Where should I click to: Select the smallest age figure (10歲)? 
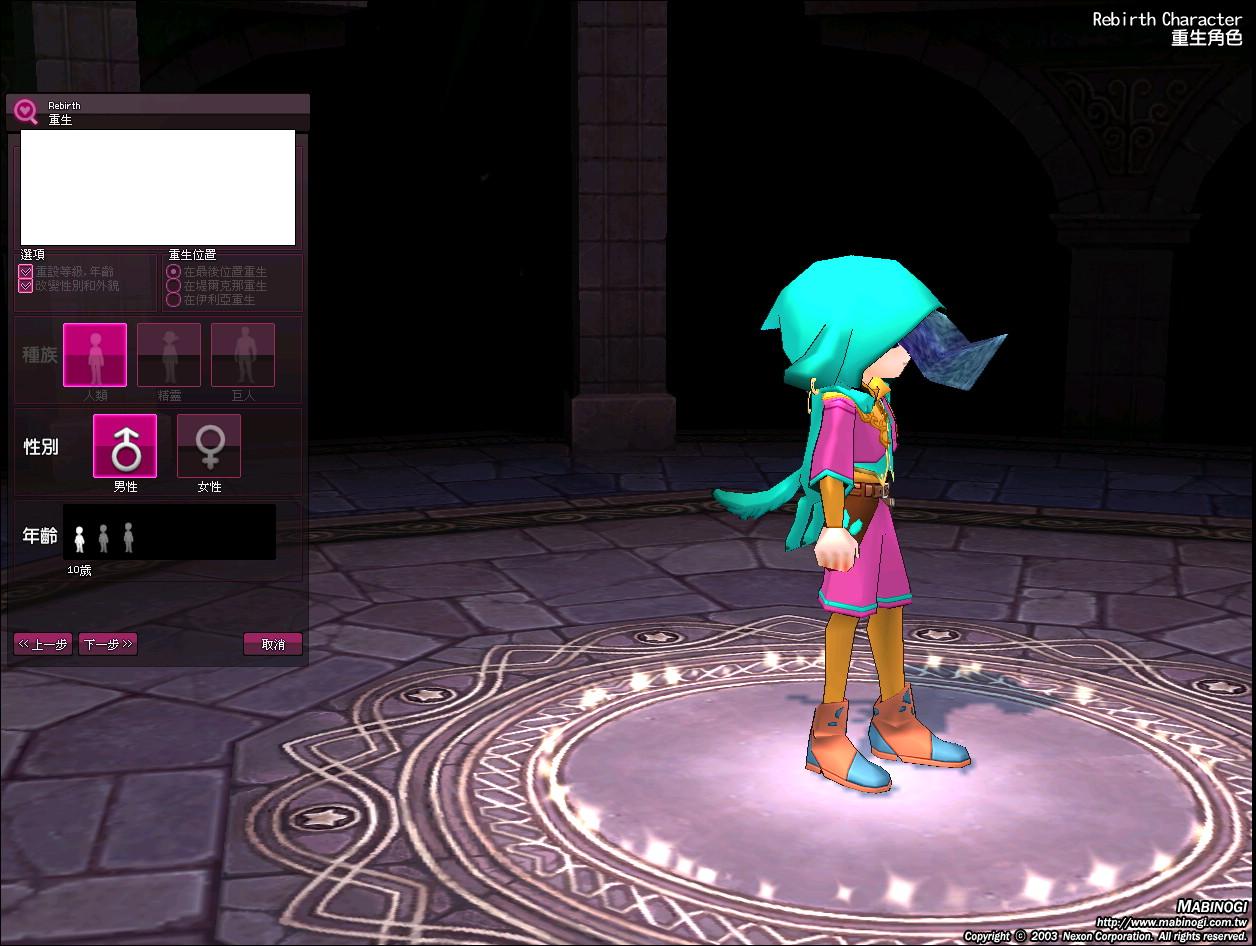pyautogui.click(x=80, y=539)
